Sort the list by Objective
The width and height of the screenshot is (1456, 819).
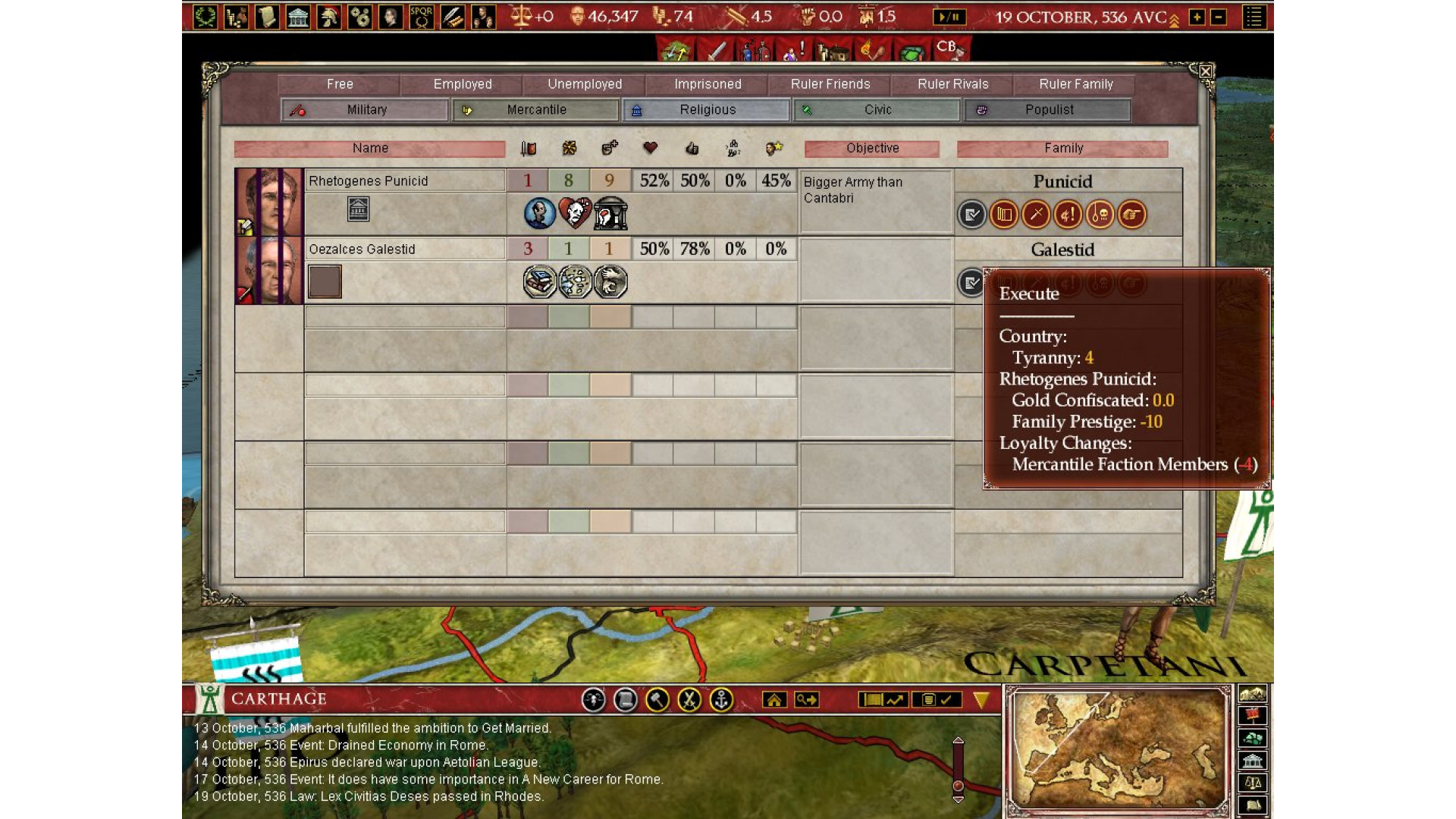pyautogui.click(x=872, y=149)
